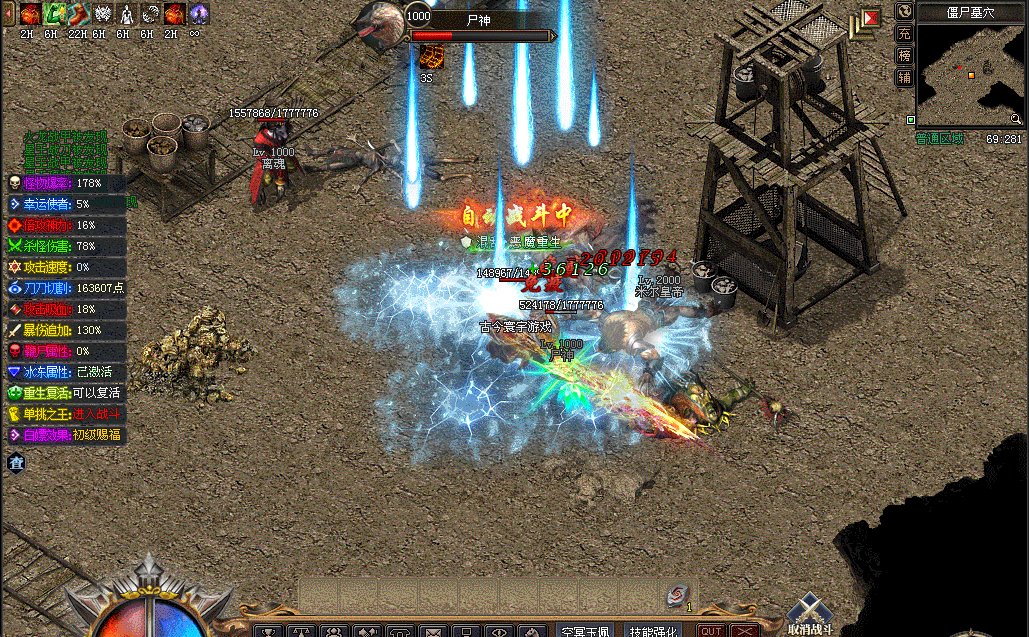Click the 查 inspect button under stats
This screenshot has width=1029, height=637.
(16, 462)
